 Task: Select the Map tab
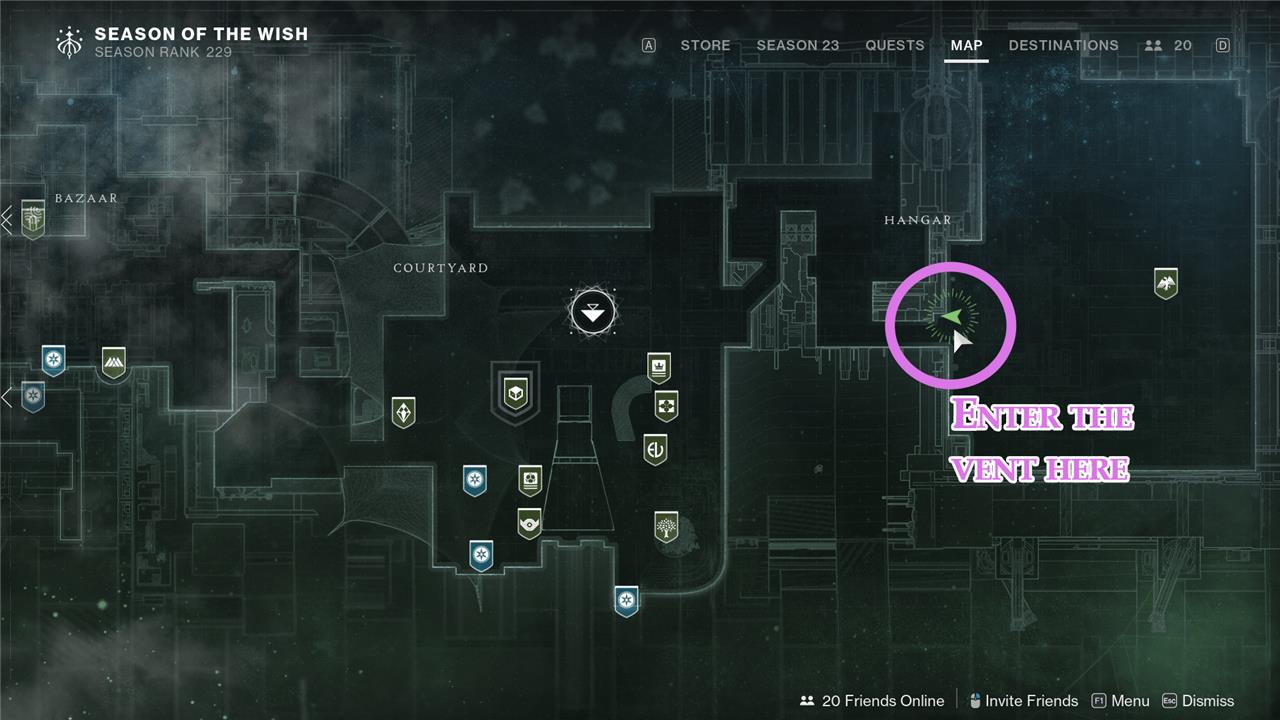(x=966, y=45)
